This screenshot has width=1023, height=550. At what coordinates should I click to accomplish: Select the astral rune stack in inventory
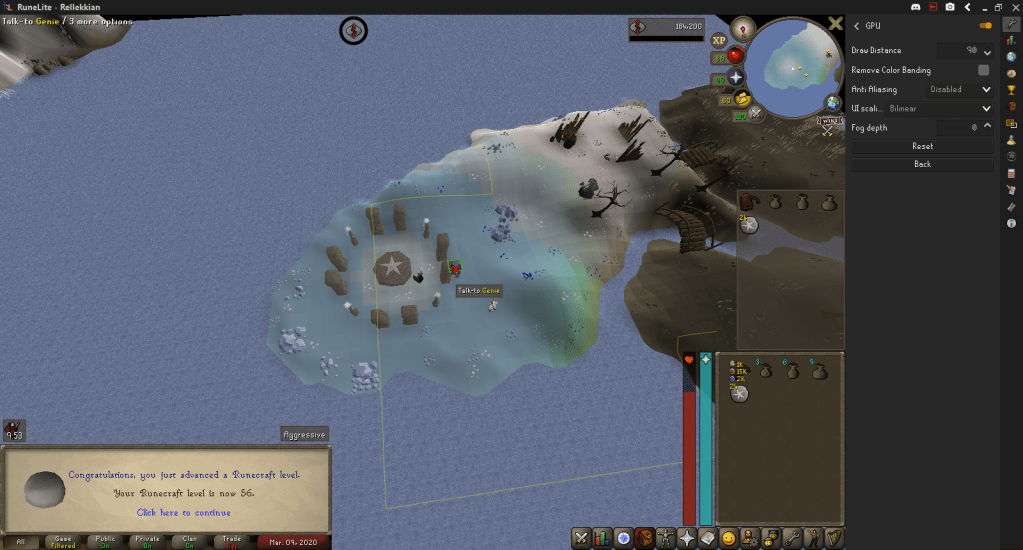click(x=740, y=394)
